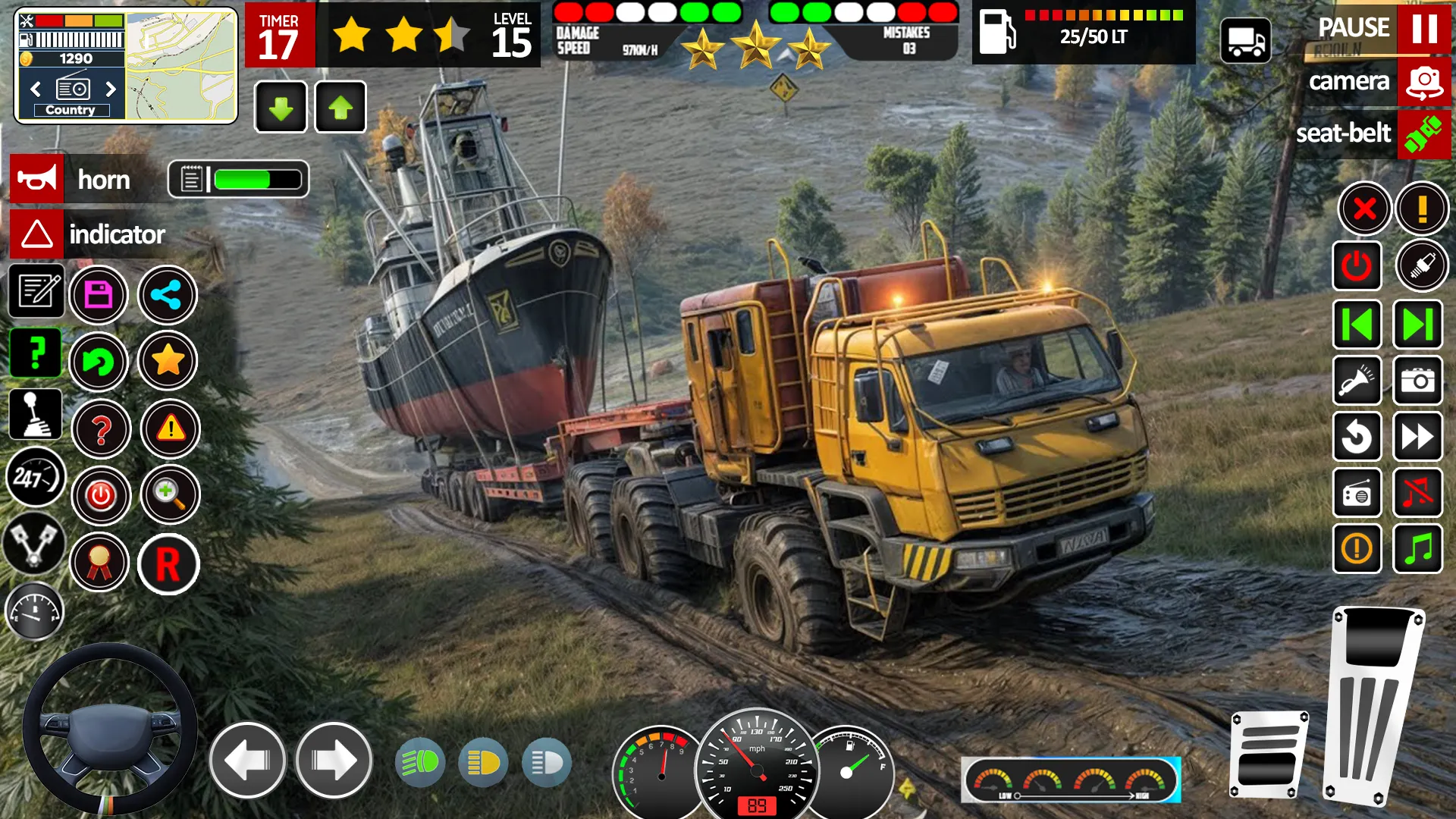The width and height of the screenshot is (1456, 819).
Task: Open the gear shifter control
Action: coord(34,414)
